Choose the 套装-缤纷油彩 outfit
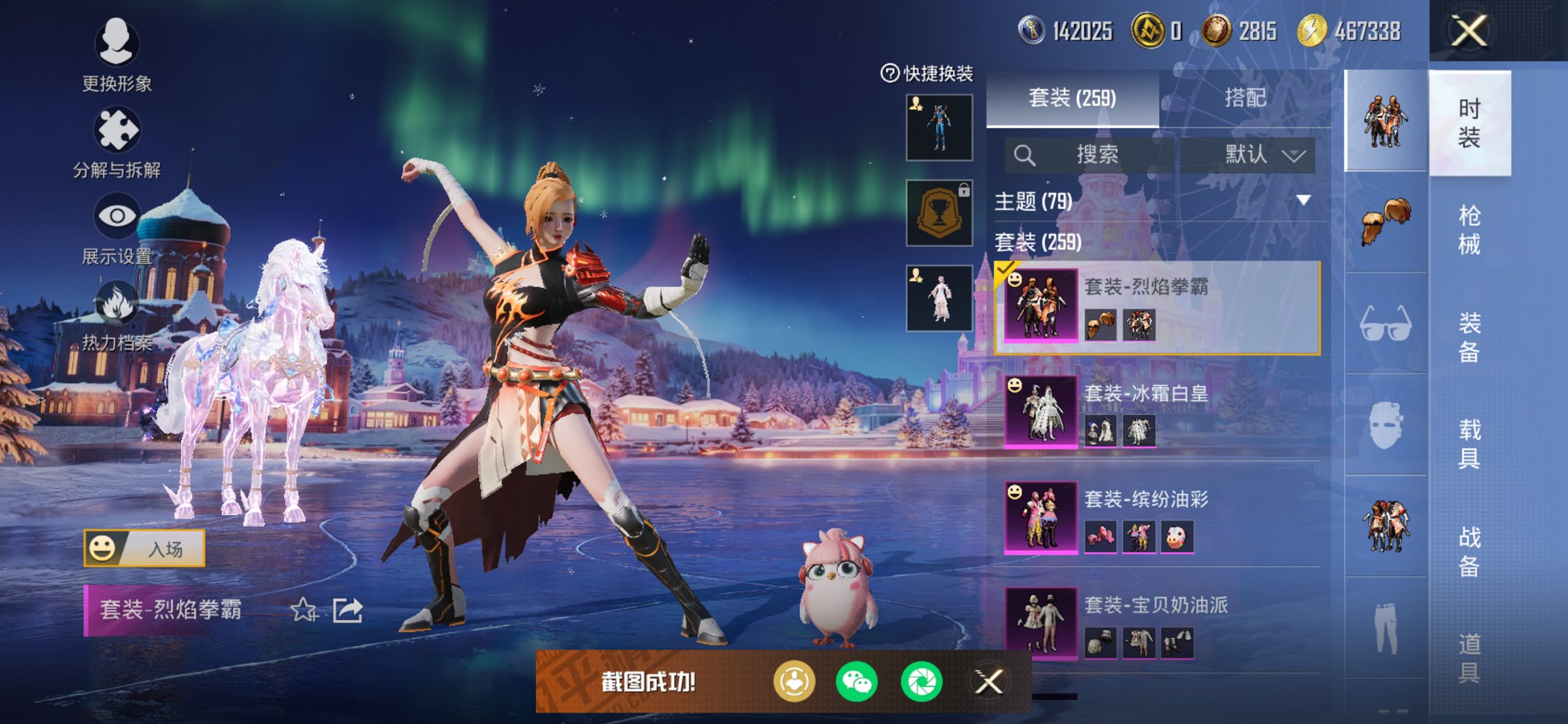The width and height of the screenshot is (1568, 724). pos(1159,517)
